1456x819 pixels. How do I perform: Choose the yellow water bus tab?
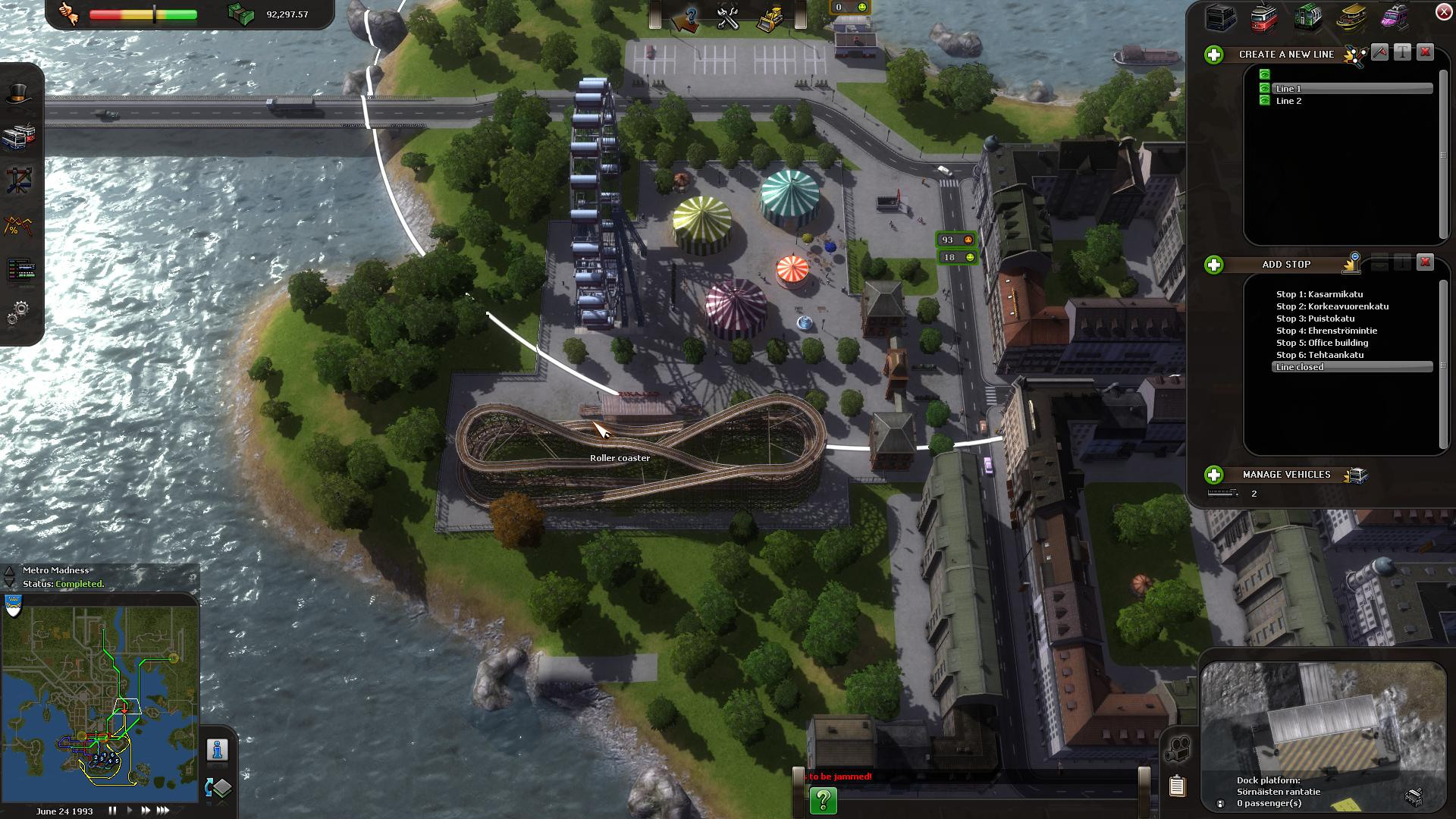click(x=1351, y=17)
